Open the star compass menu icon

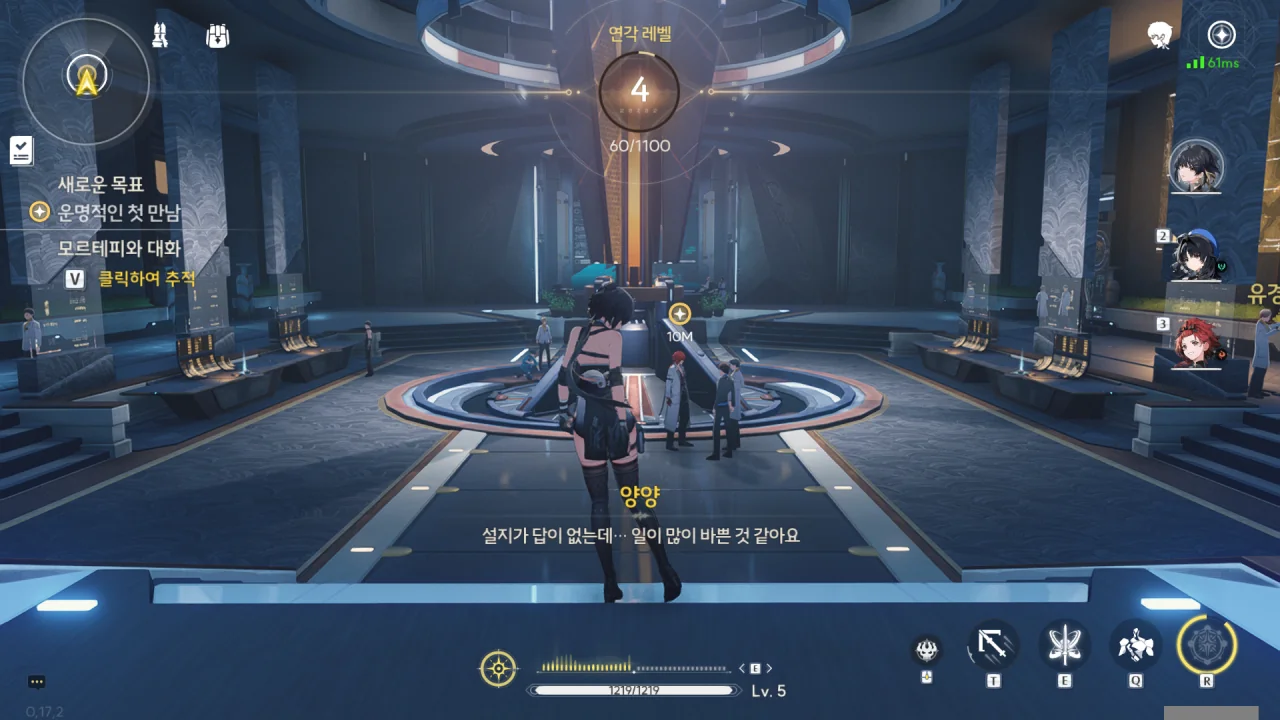click(1221, 35)
